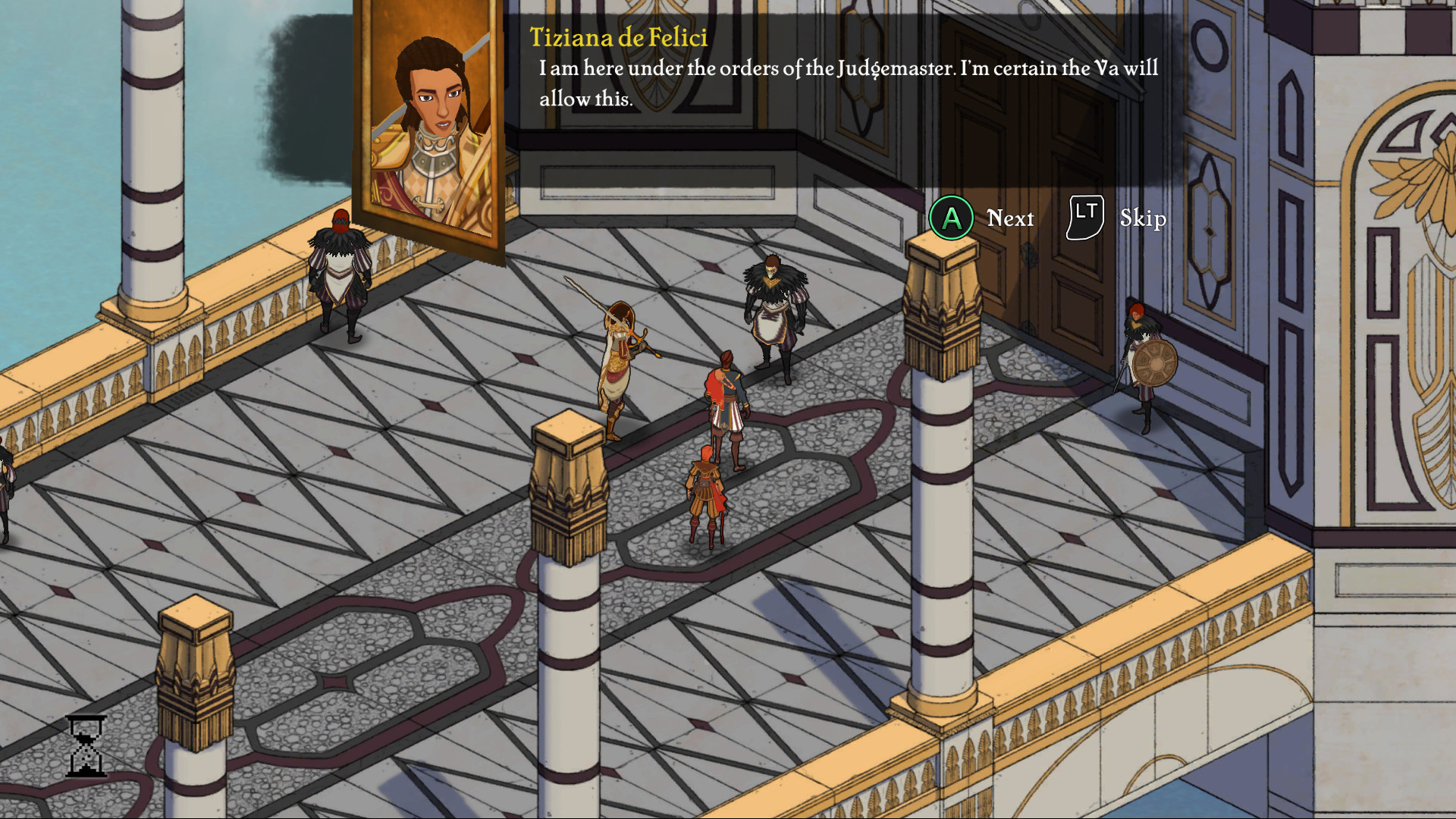Click the green A Next button icon
This screenshot has height=819, width=1456.
[x=950, y=218]
